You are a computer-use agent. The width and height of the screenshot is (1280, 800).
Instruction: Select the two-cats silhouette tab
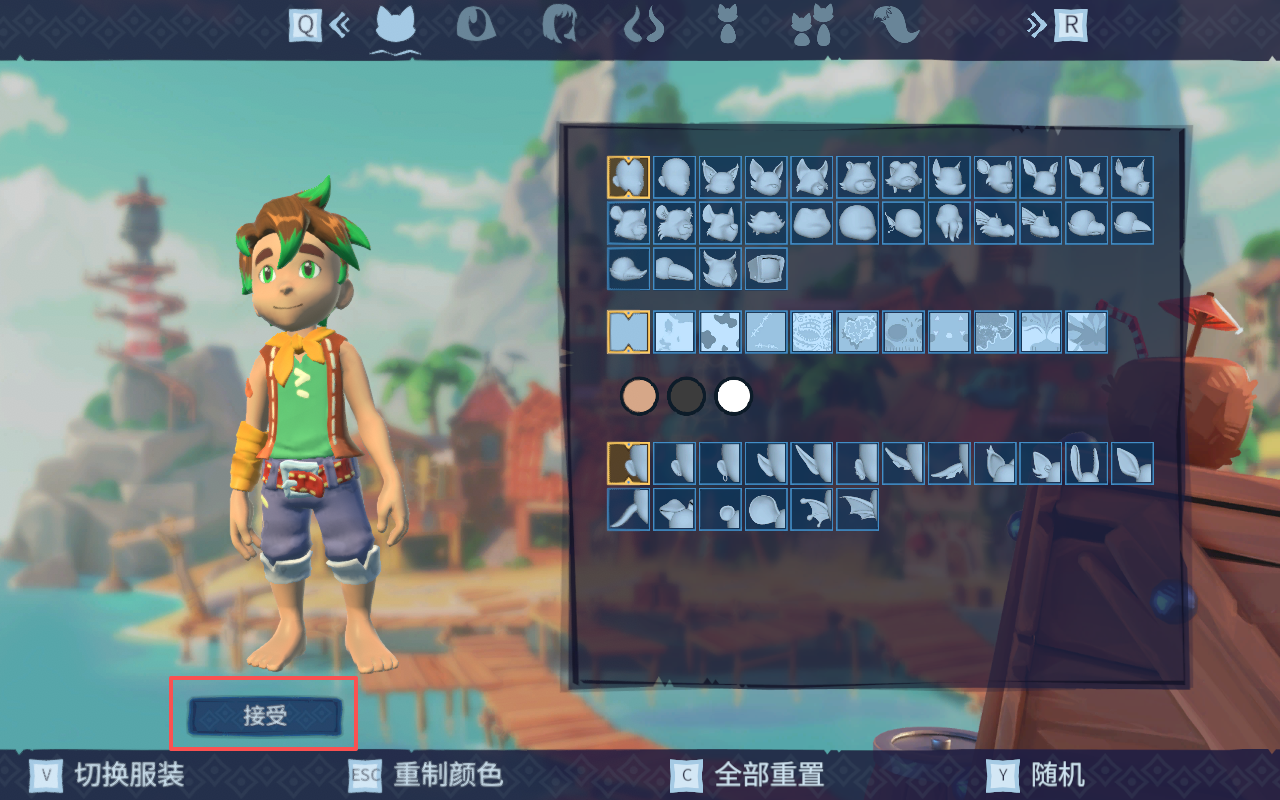pos(811,25)
